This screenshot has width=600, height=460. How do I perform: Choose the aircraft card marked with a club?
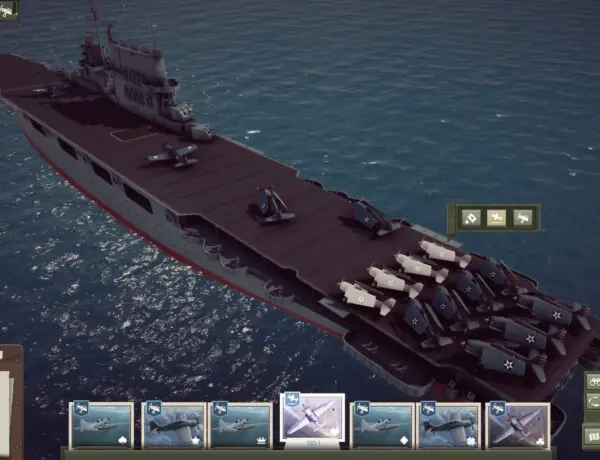(x=517, y=425)
